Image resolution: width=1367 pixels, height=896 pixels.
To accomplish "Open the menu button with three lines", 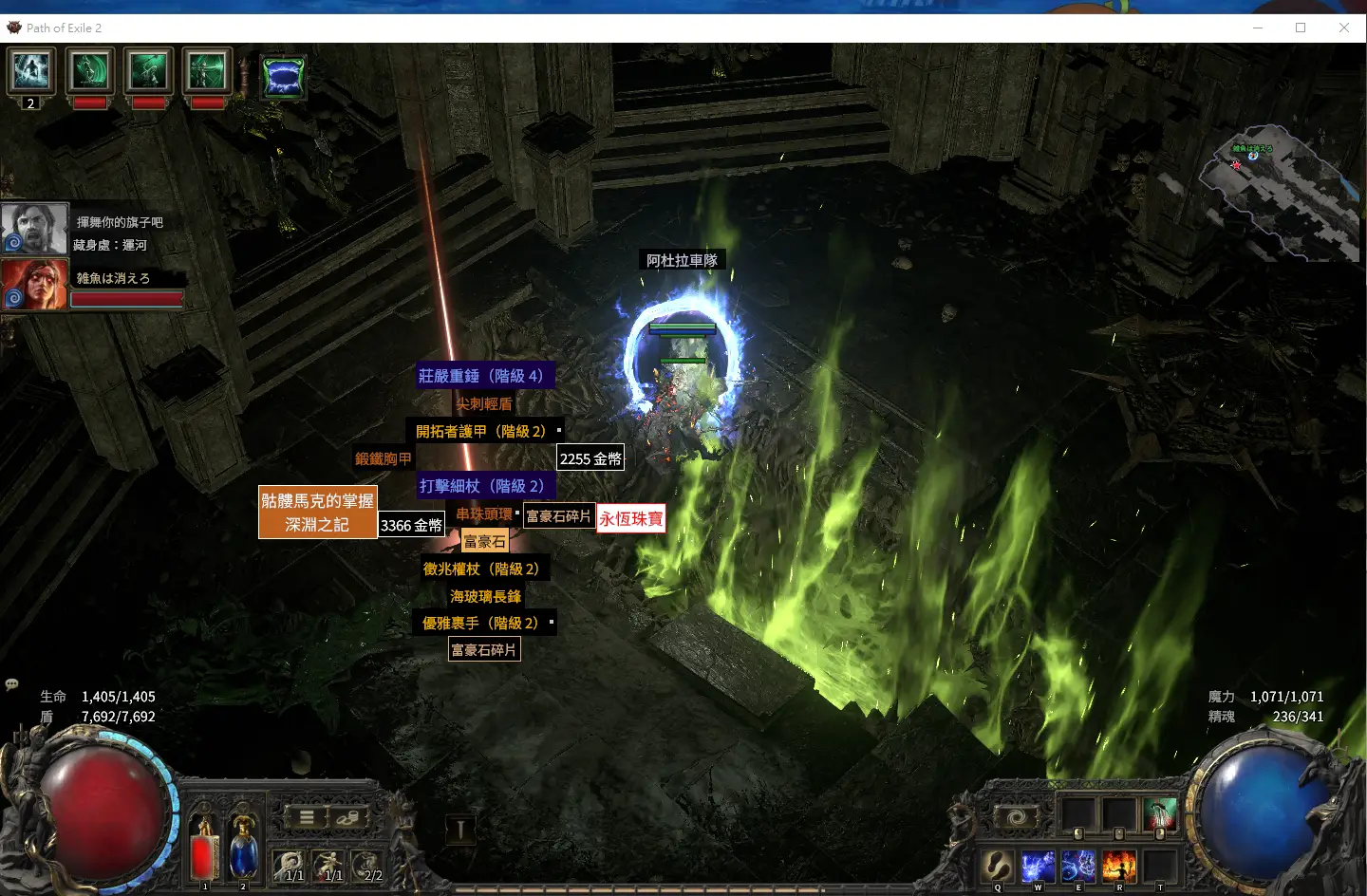I will pyautogui.click(x=307, y=817).
